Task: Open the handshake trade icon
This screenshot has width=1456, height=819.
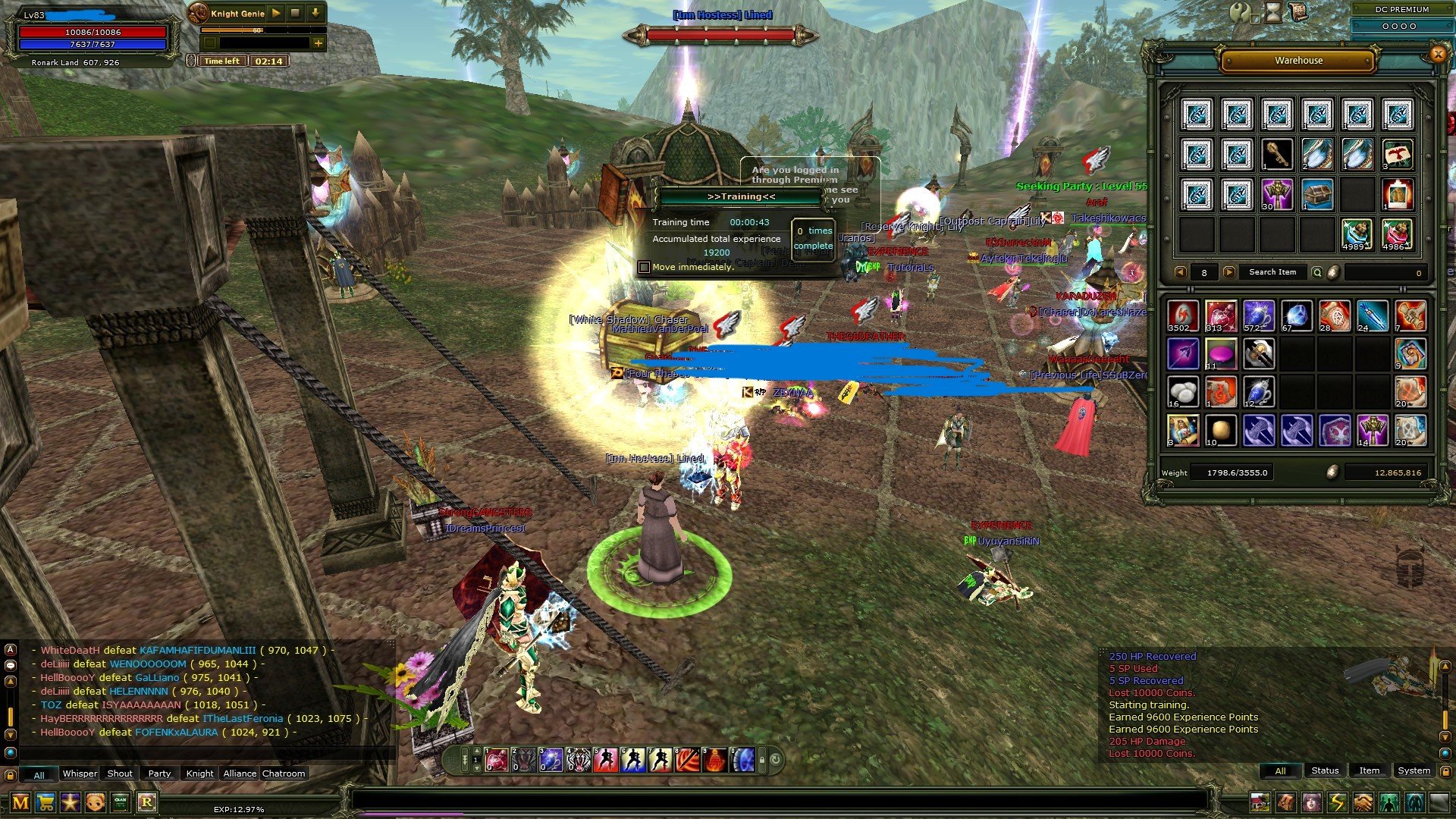Action: pyautogui.click(x=1363, y=802)
